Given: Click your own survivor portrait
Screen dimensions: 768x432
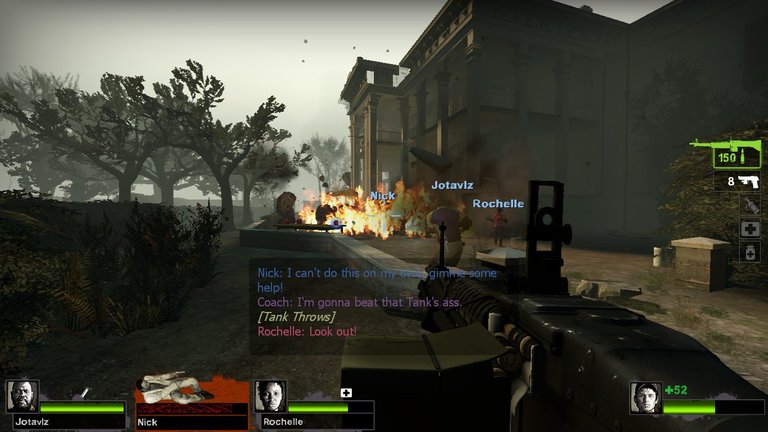Looking at the screenshot, I should [645, 397].
